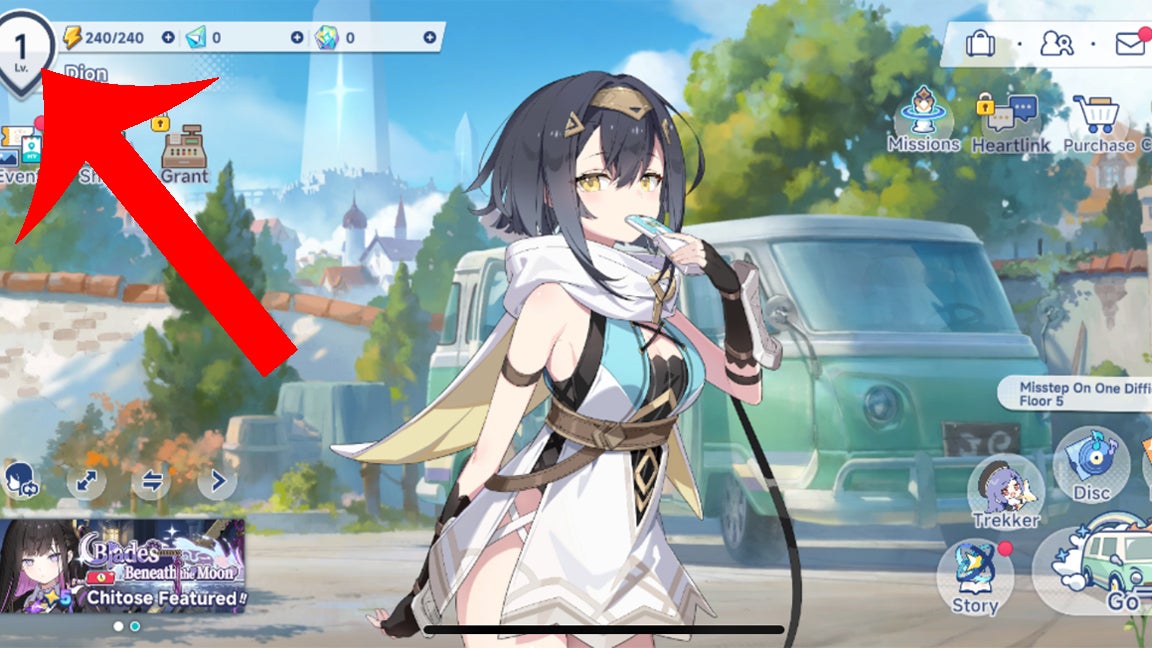
Task: Open the suitcase inventory icon
Action: [979, 44]
